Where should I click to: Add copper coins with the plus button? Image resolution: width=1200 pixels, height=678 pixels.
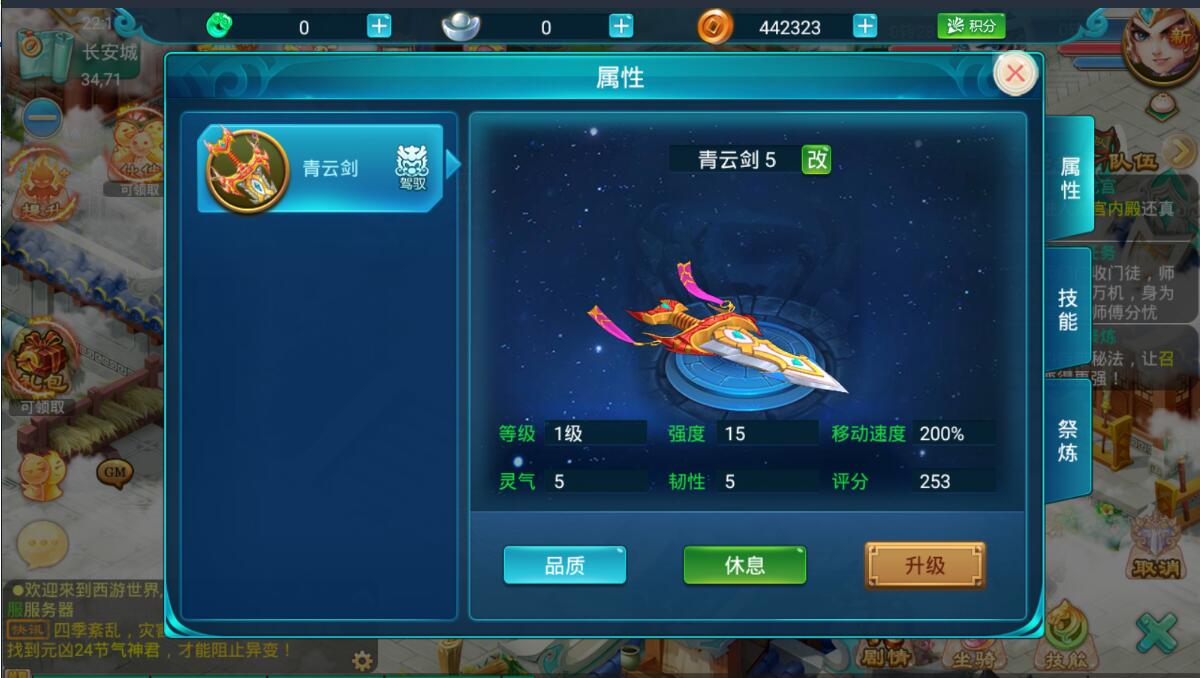point(865,27)
